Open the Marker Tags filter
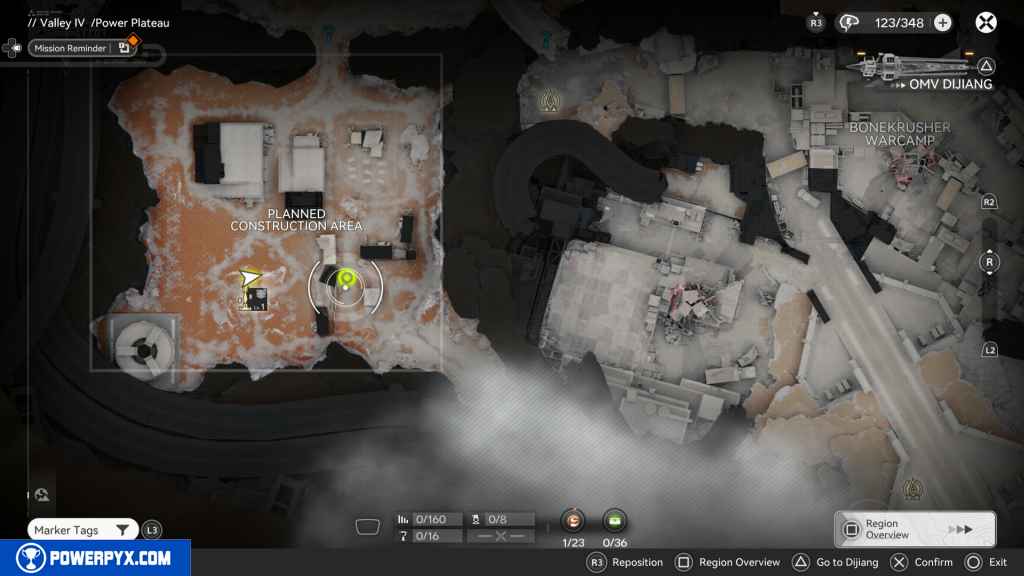Image resolution: width=1024 pixels, height=576 pixels. click(x=83, y=530)
